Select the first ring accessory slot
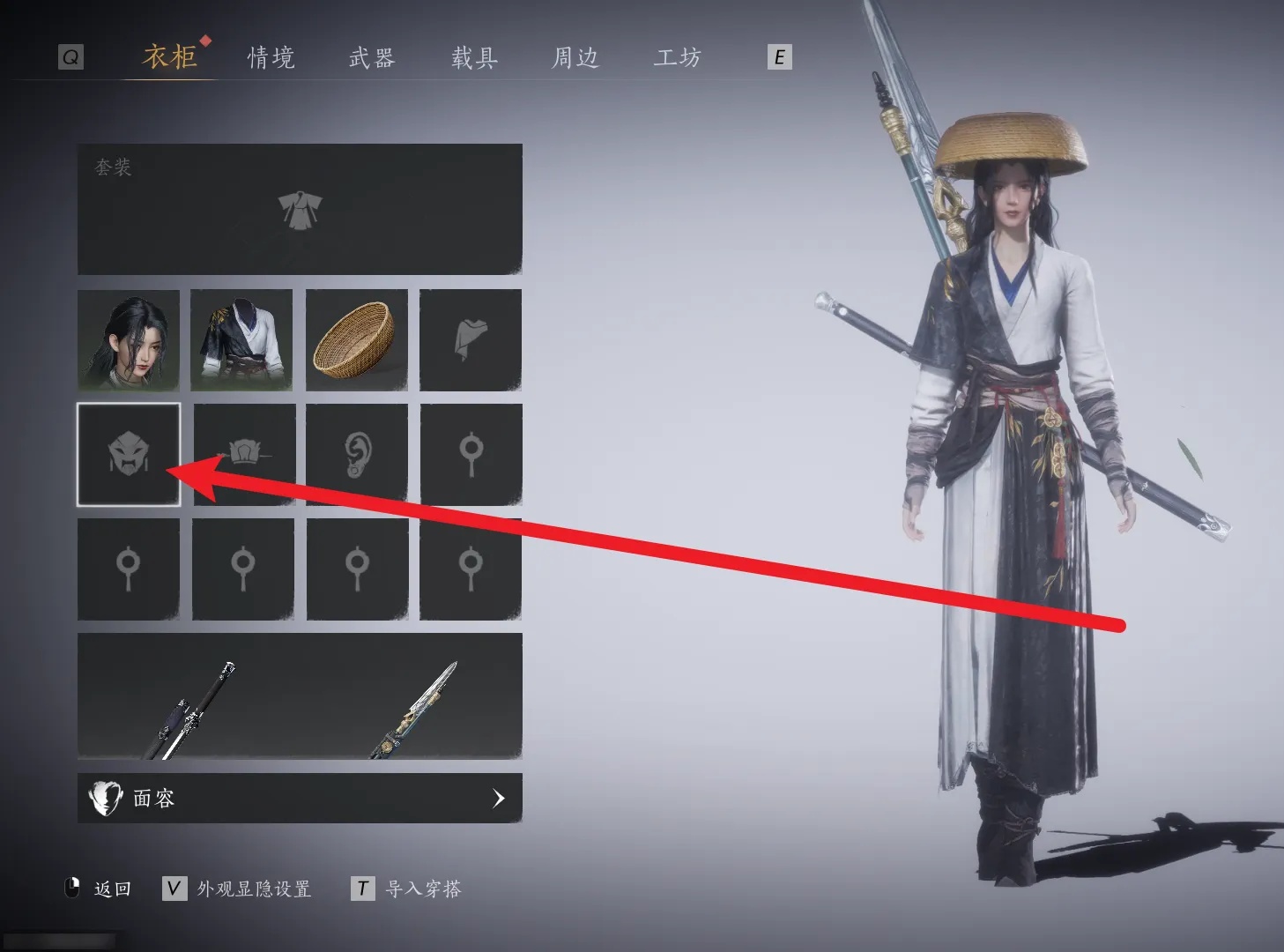1284x952 pixels. (x=470, y=454)
